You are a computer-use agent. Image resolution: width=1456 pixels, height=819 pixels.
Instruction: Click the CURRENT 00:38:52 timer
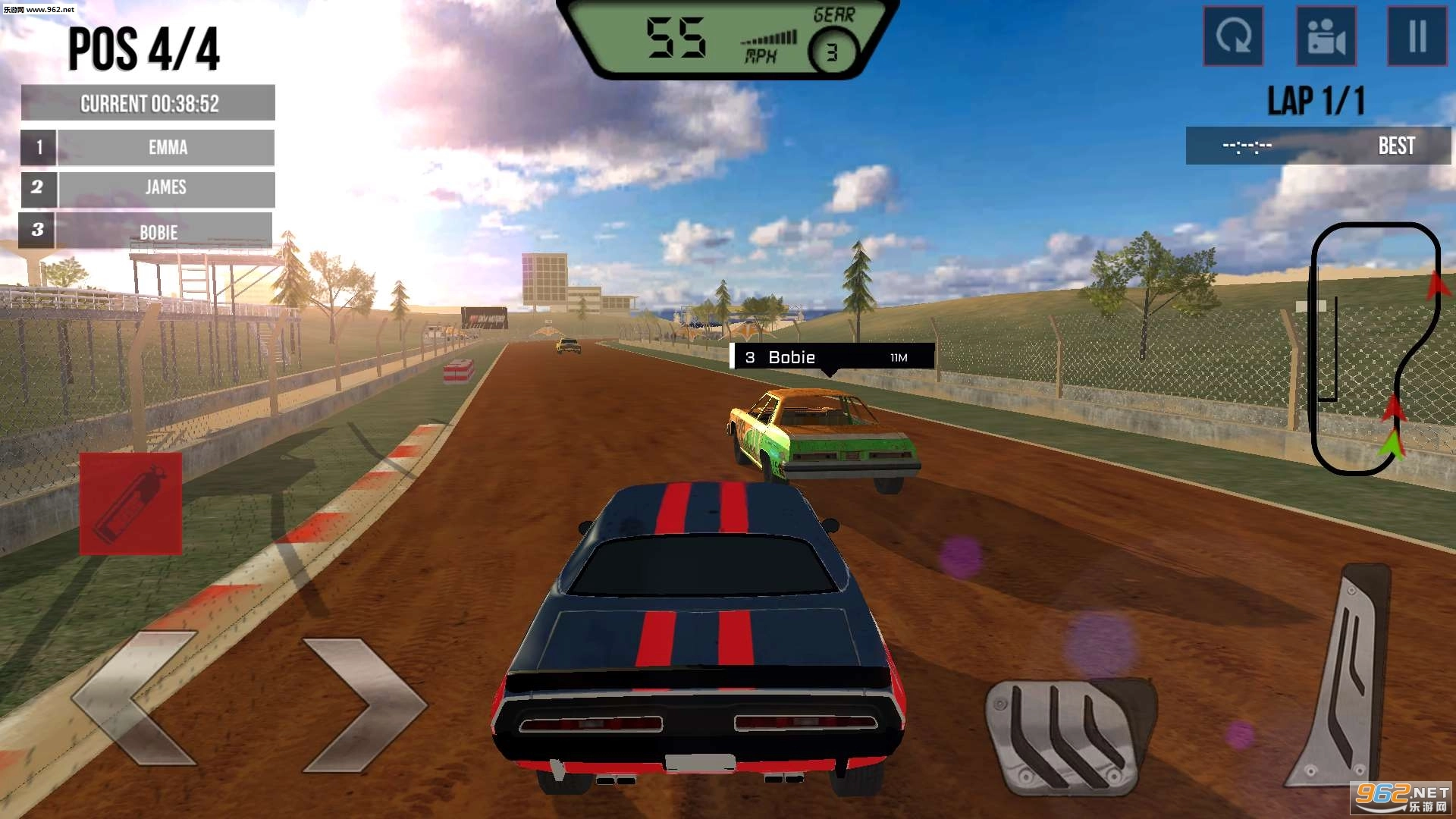149,102
